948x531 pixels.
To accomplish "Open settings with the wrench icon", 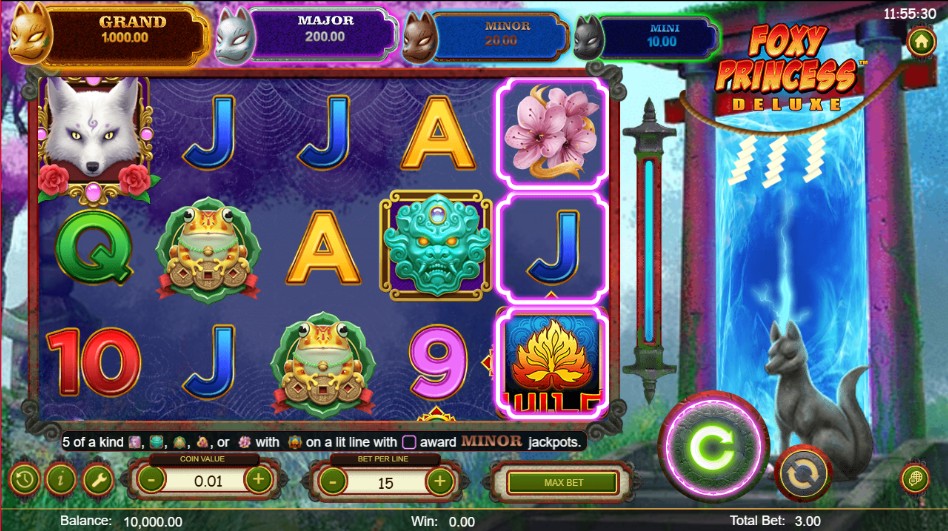I will tap(98, 480).
